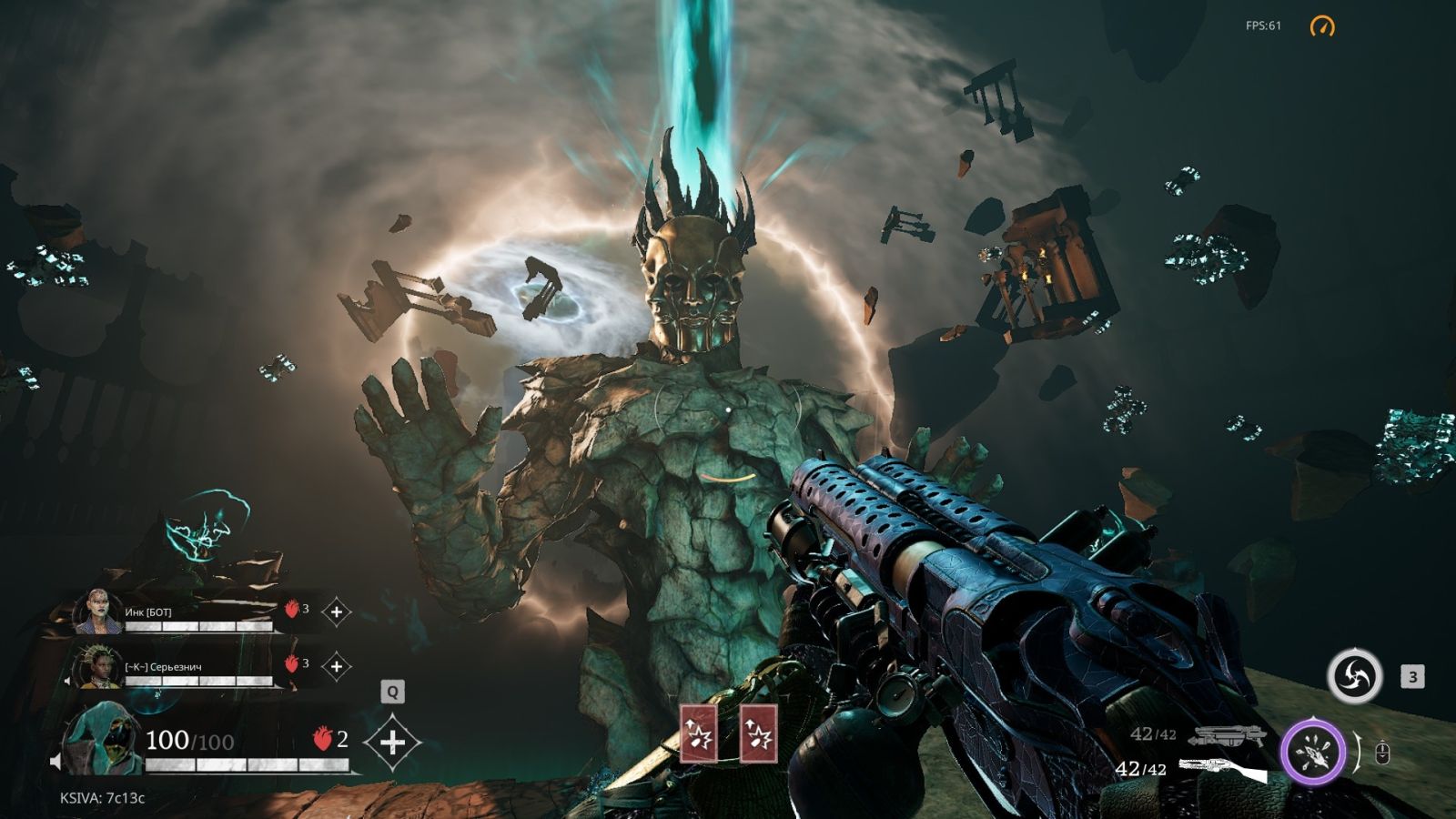This screenshot has width=1456, height=819.
Task: Click the orange FPS gauge icon
Action: (x=1321, y=26)
